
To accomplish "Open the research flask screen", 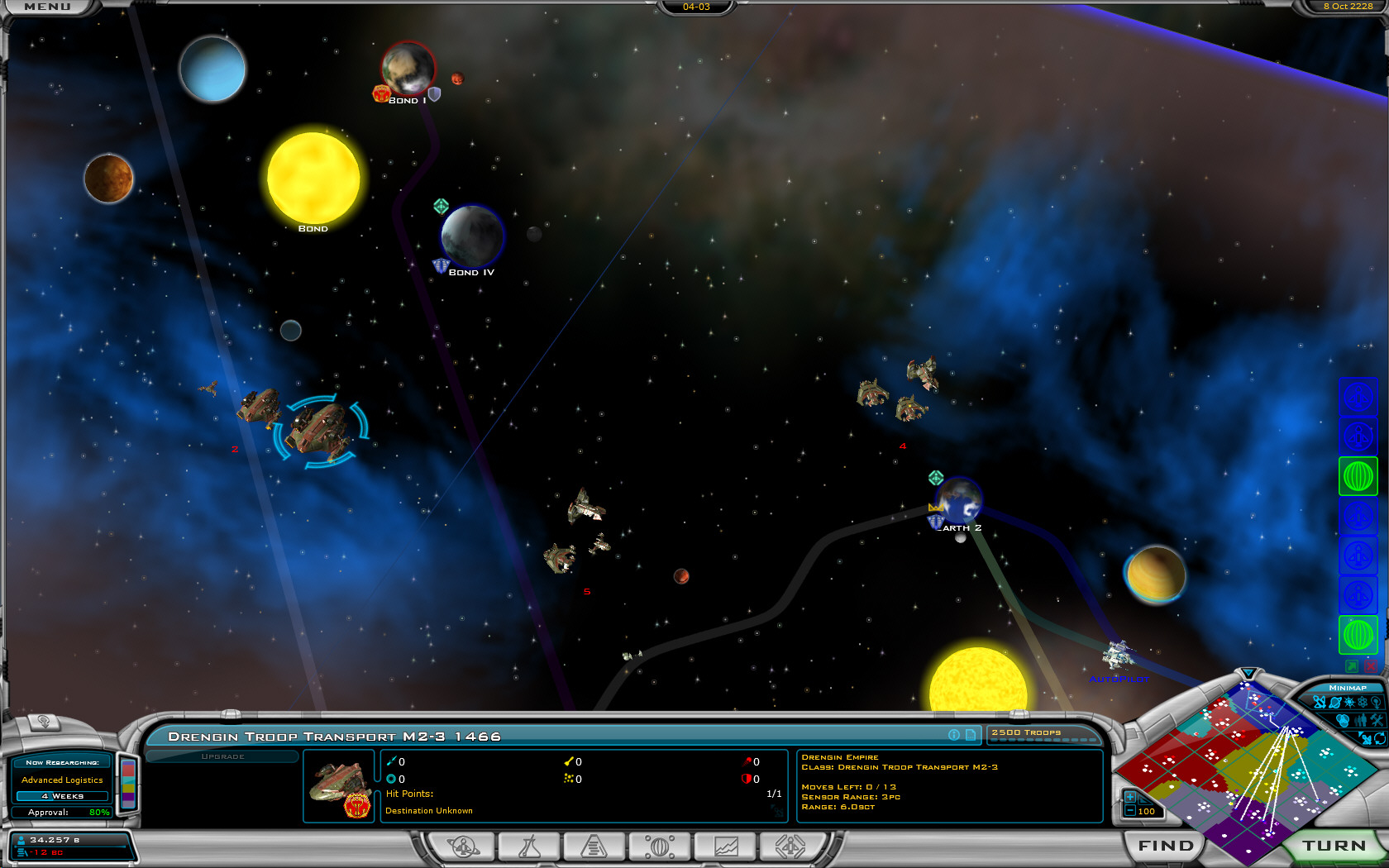I will 529,847.
